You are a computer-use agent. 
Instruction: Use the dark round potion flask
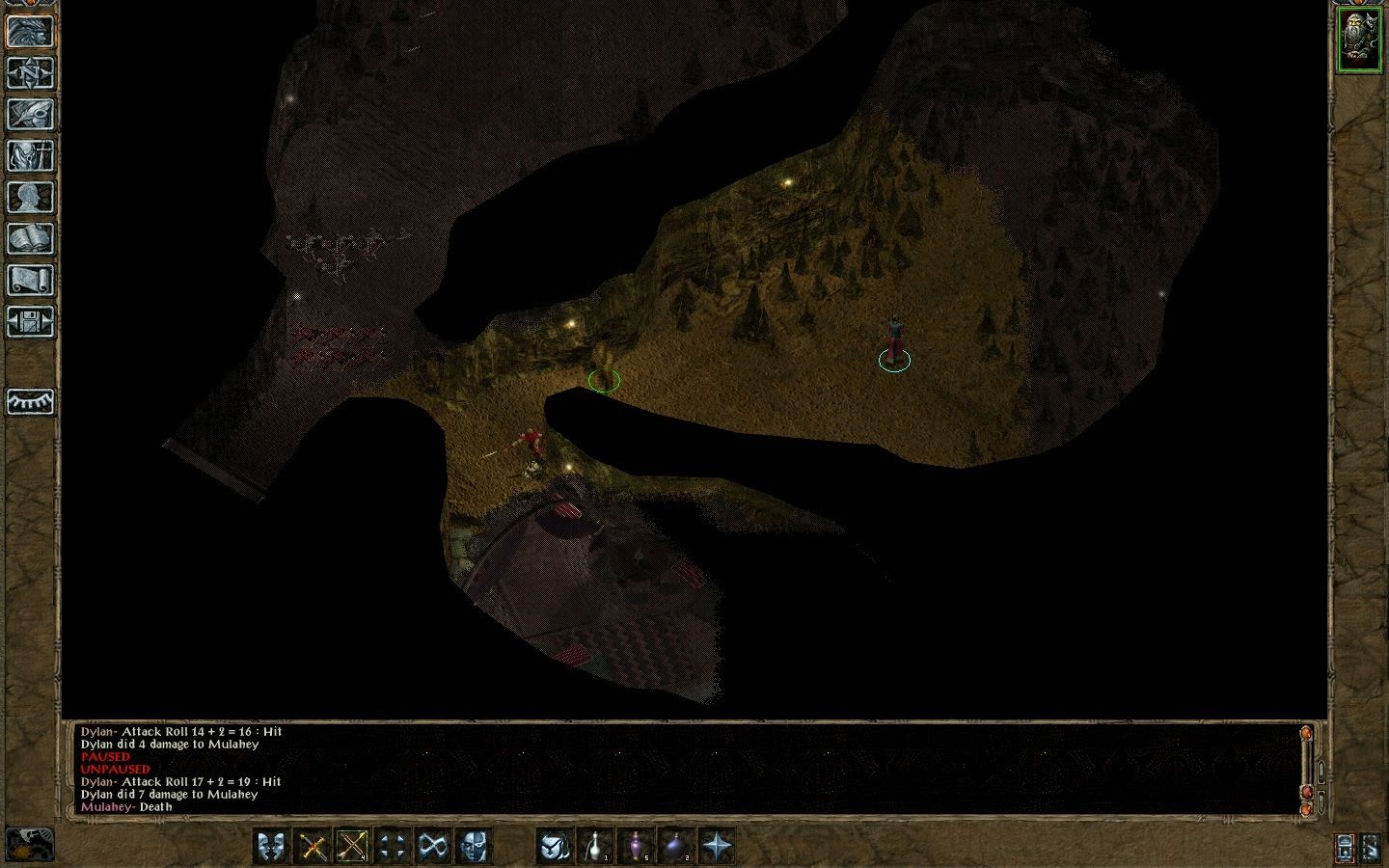point(676,847)
